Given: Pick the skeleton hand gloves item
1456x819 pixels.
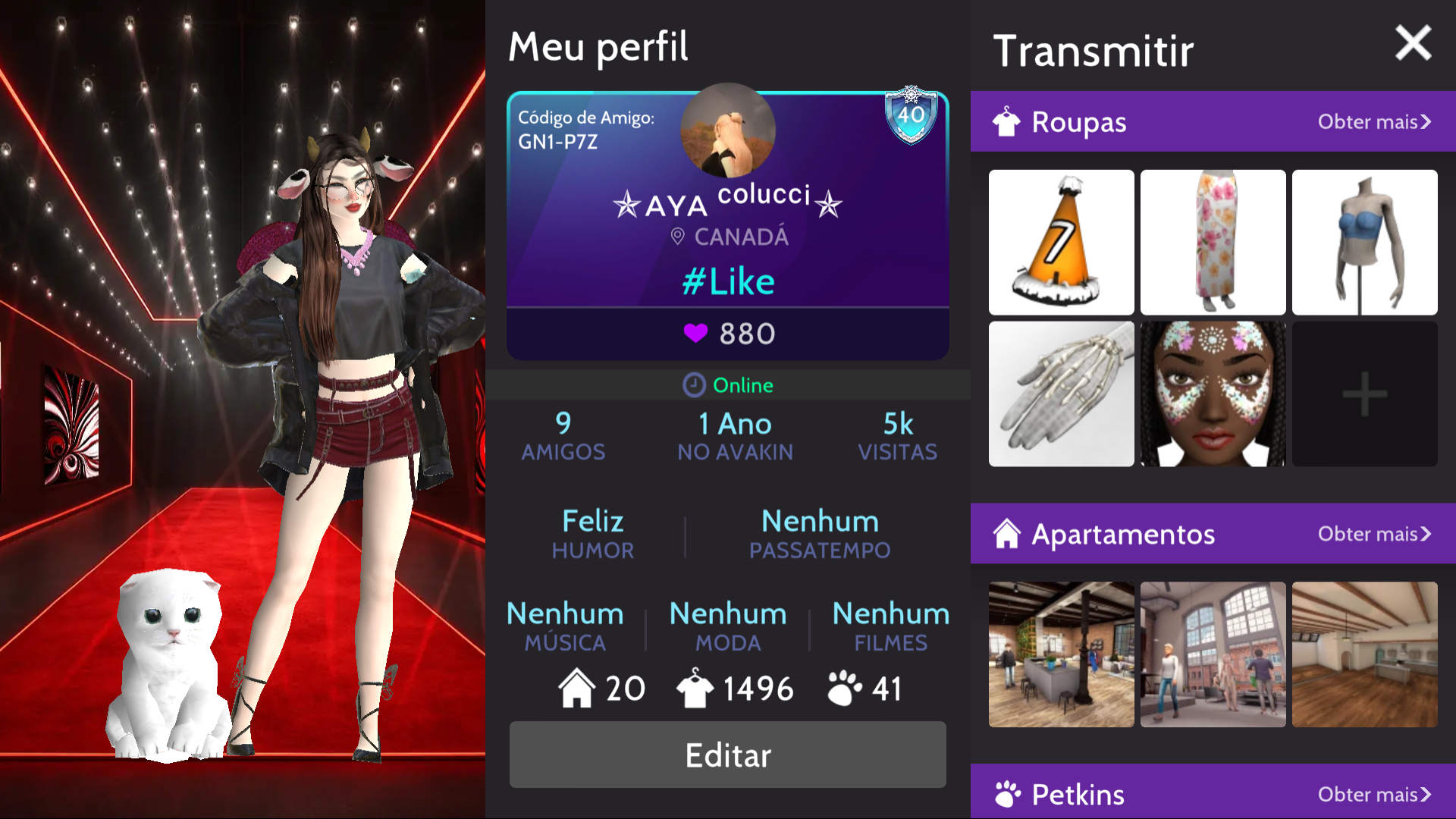Looking at the screenshot, I should [1061, 394].
